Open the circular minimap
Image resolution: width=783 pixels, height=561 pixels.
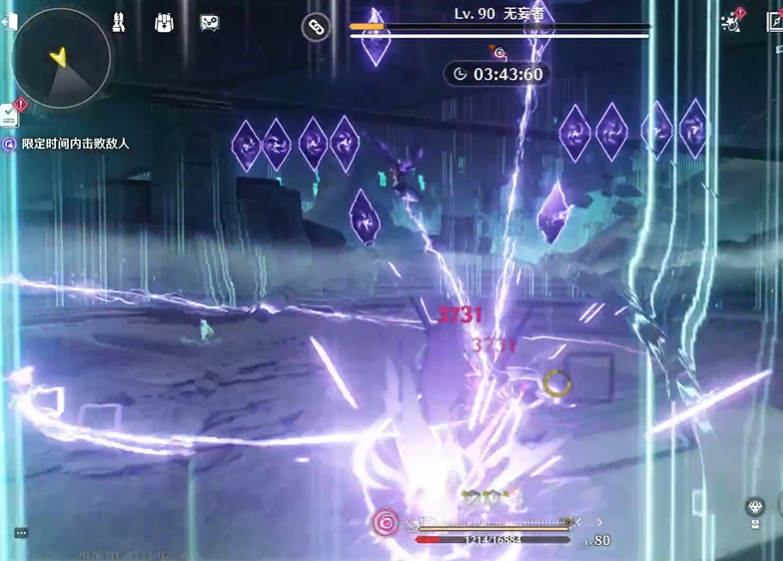pos(60,59)
